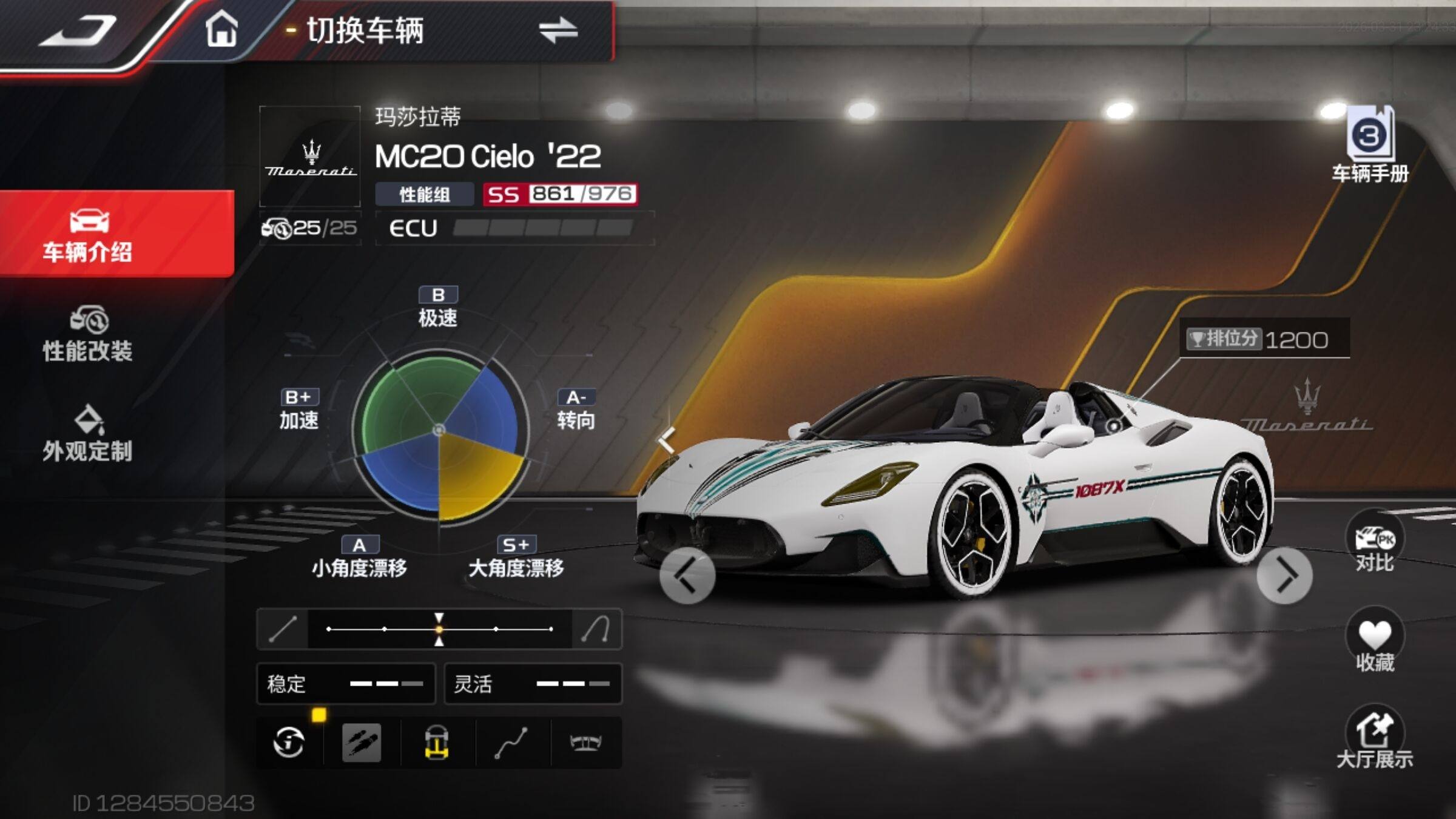Show the next car with right arrow
The height and width of the screenshot is (819, 1456).
pyautogui.click(x=1284, y=576)
